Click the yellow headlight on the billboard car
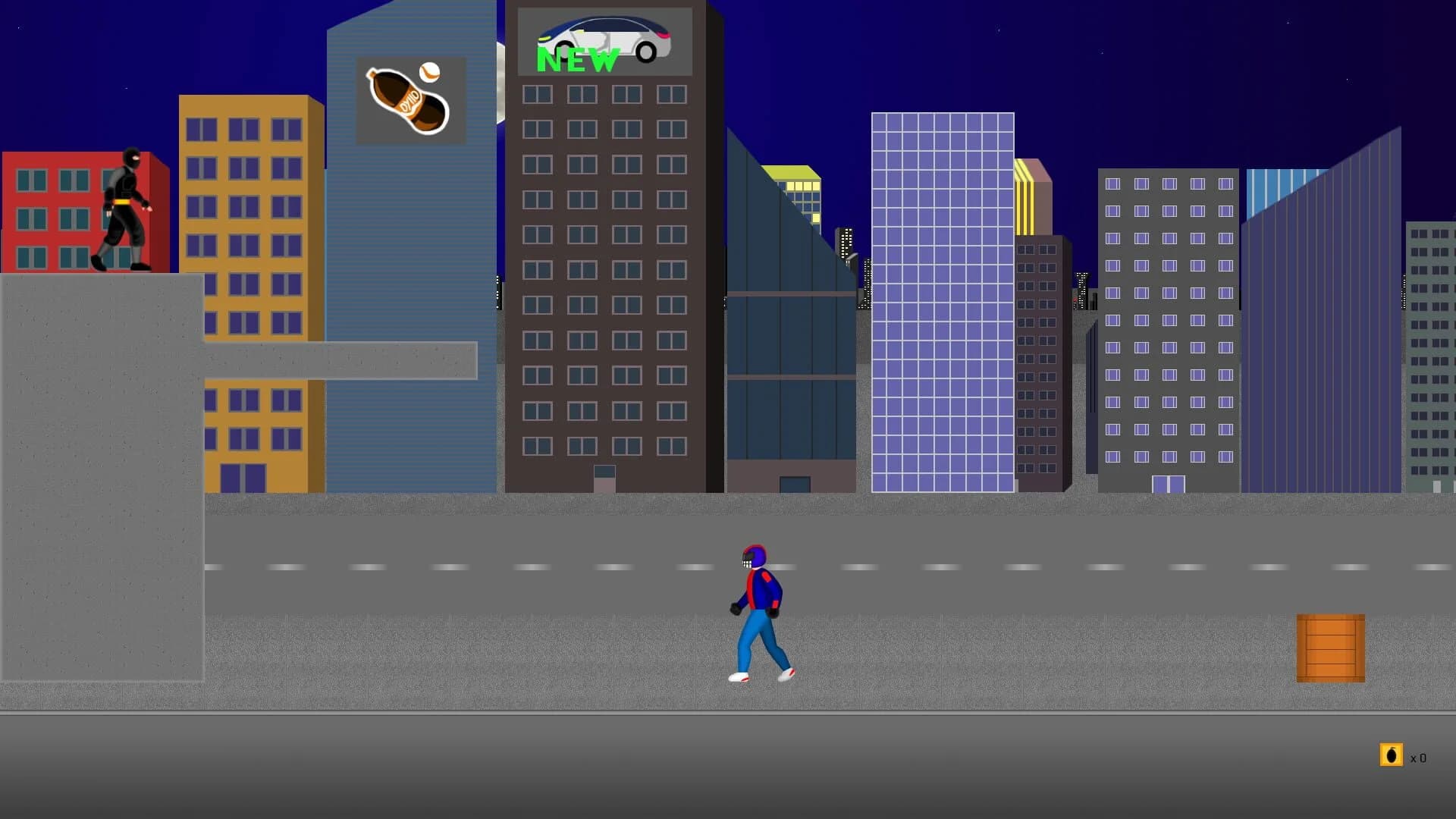 (544, 36)
